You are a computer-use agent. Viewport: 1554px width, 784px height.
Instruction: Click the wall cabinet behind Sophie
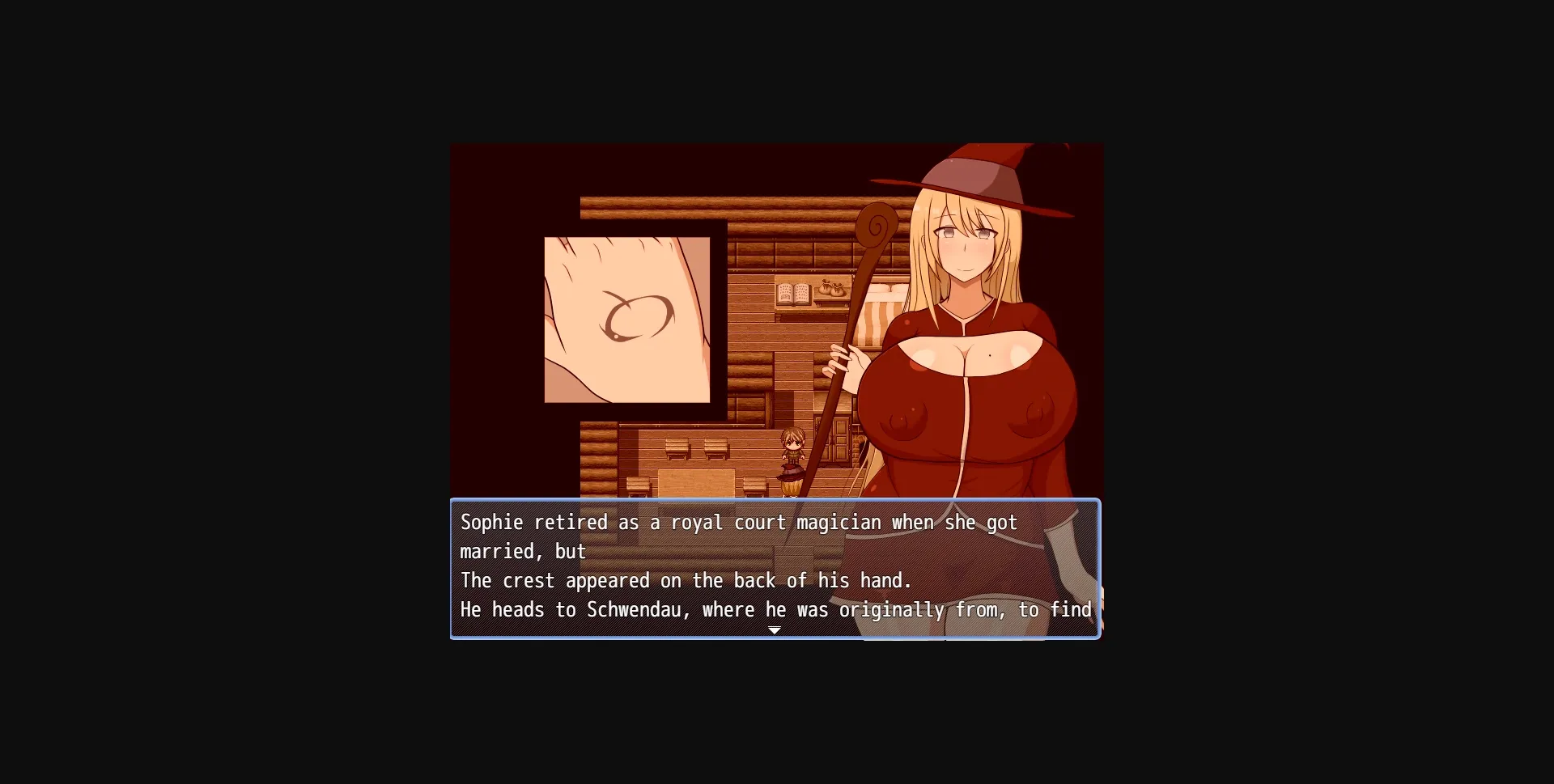click(x=834, y=441)
